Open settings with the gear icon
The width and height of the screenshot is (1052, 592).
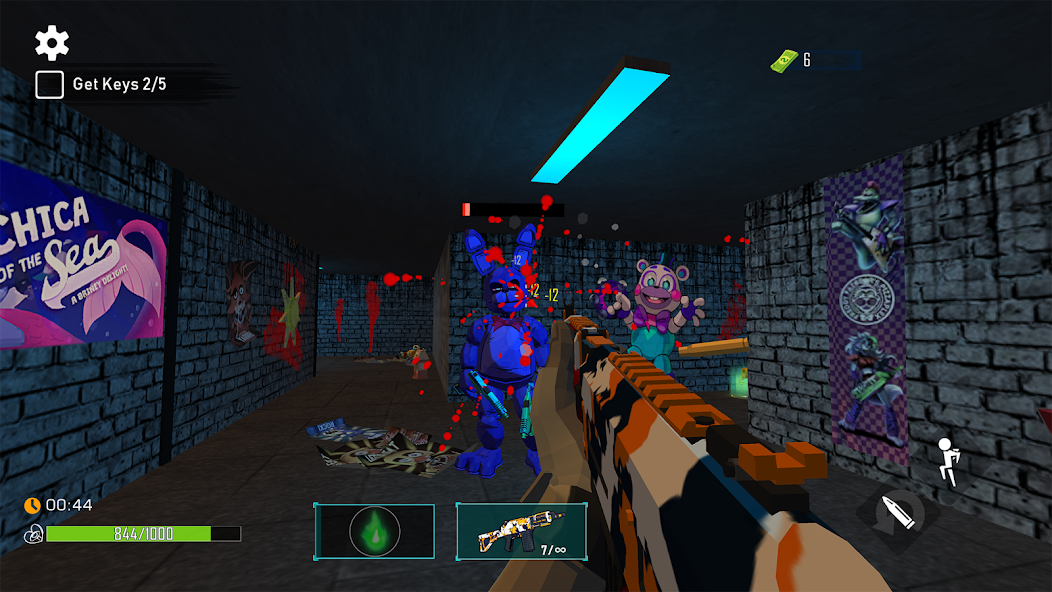[x=52, y=43]
